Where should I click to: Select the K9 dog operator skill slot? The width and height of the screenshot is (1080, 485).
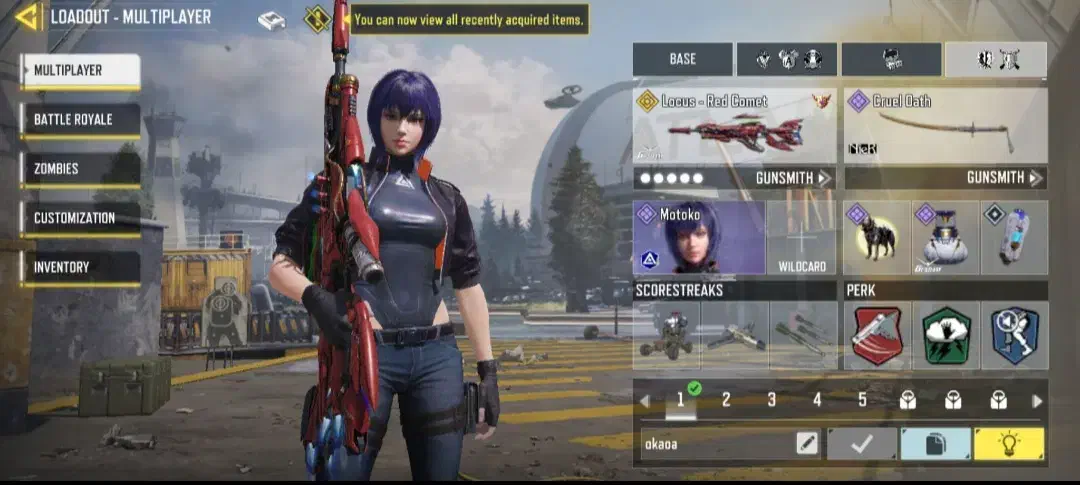click(x=876, y=238)
